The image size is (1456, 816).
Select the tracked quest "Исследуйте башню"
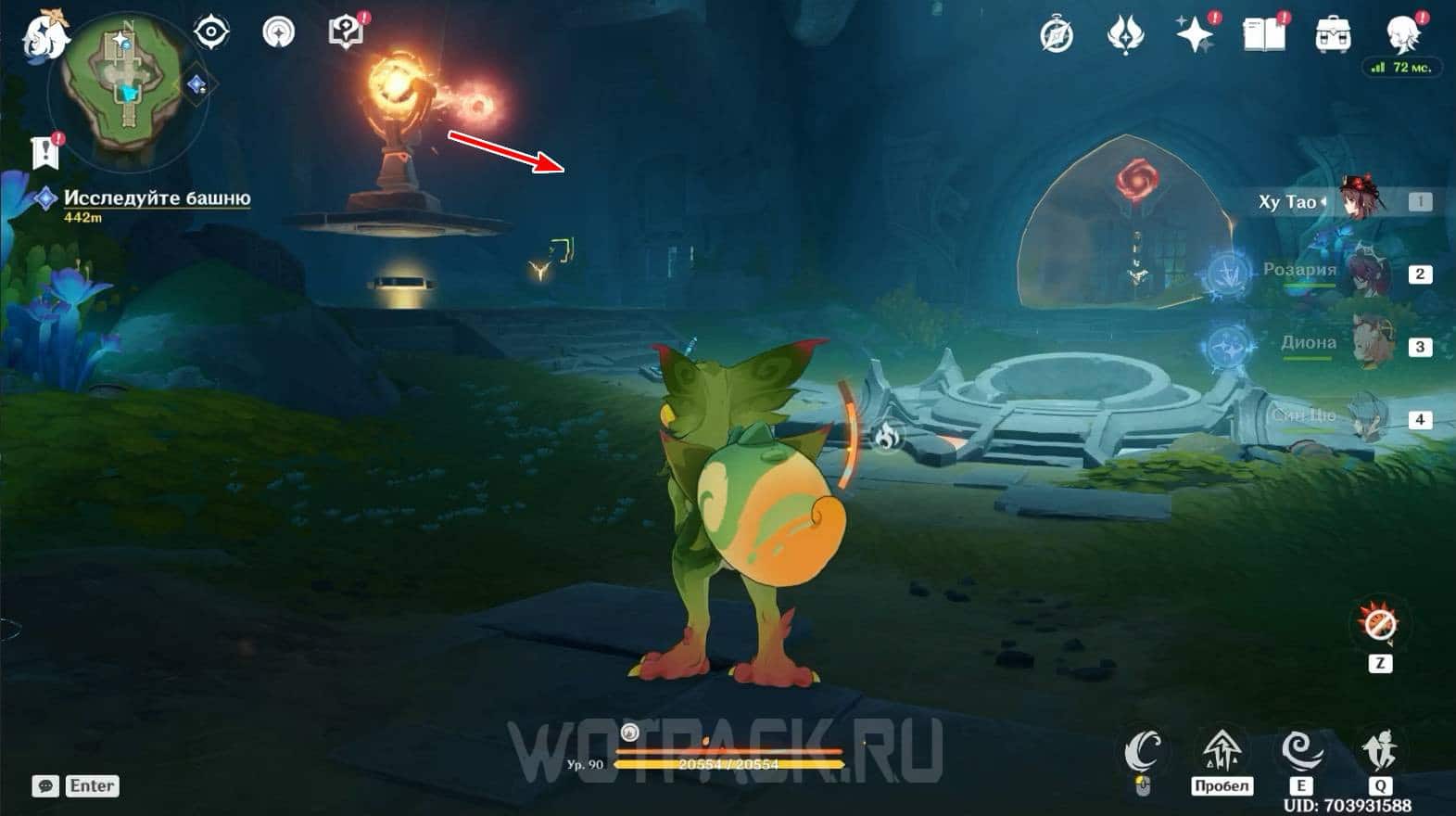pos(156,198)
